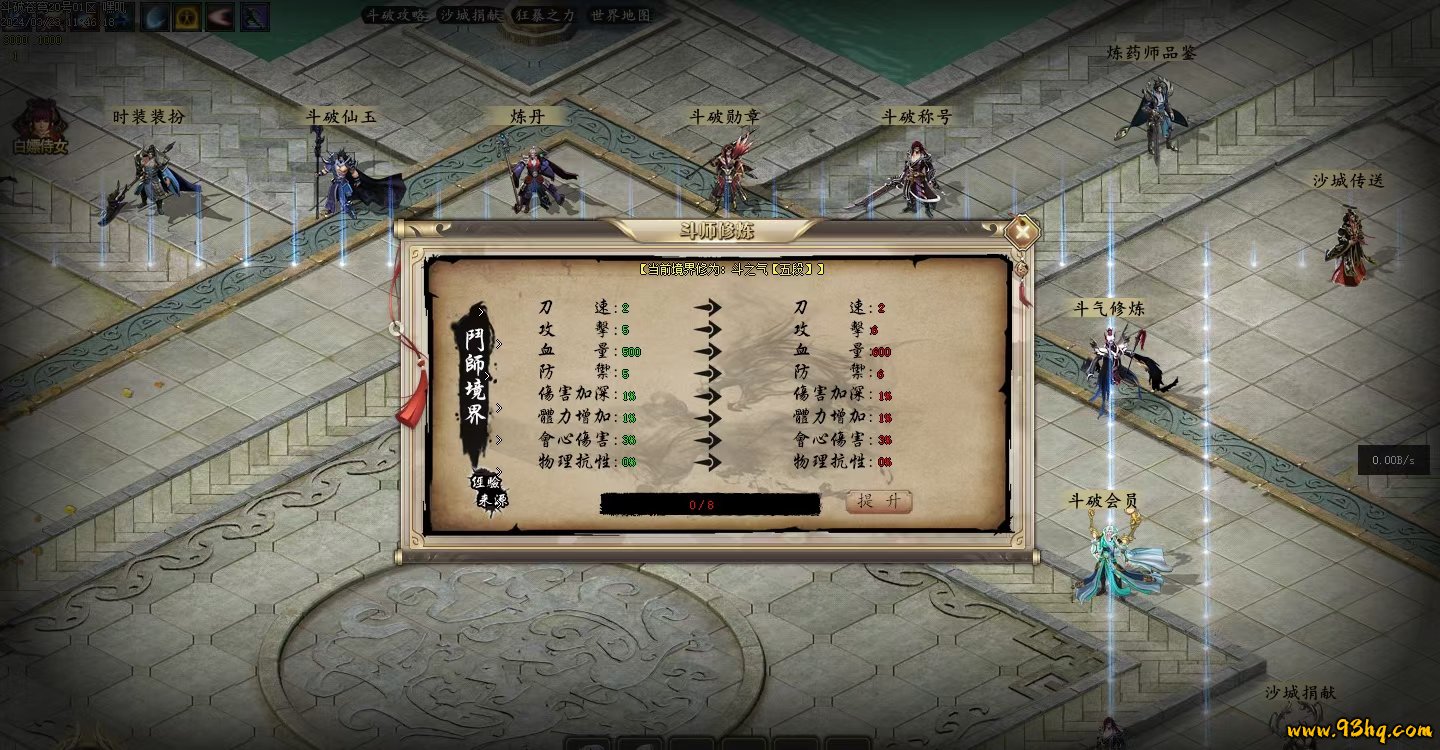Viewport: 1440px width, 750px height.
Task: Click the 提升 upgrade button
Action: 879,501
